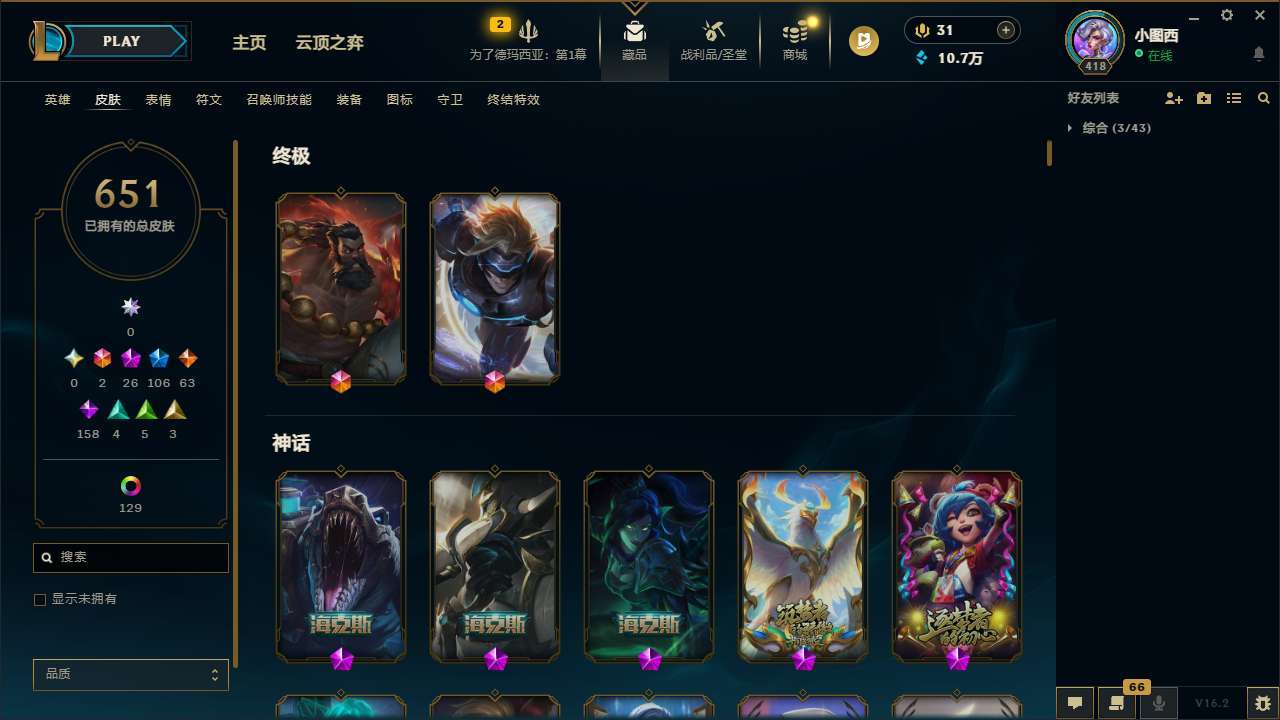Click the microphone icon in bottom status bar

(x=1158, y=701)
